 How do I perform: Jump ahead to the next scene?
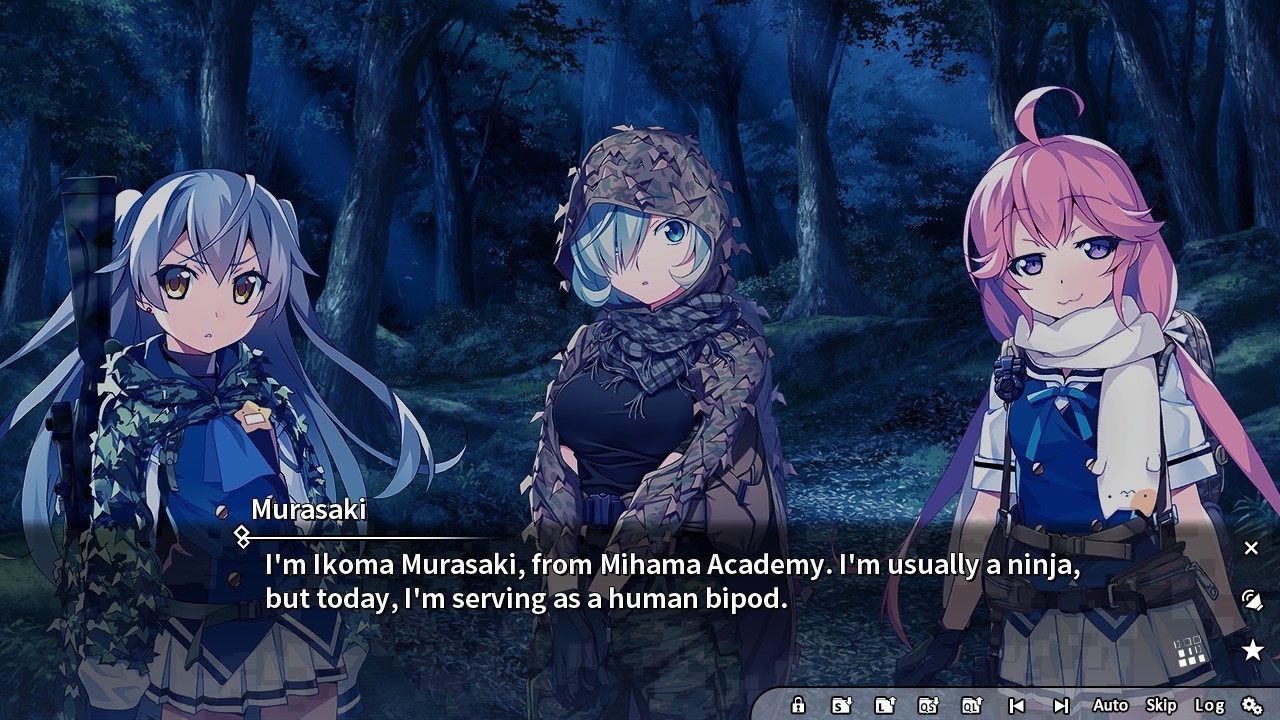click(x=1061, y=705)
